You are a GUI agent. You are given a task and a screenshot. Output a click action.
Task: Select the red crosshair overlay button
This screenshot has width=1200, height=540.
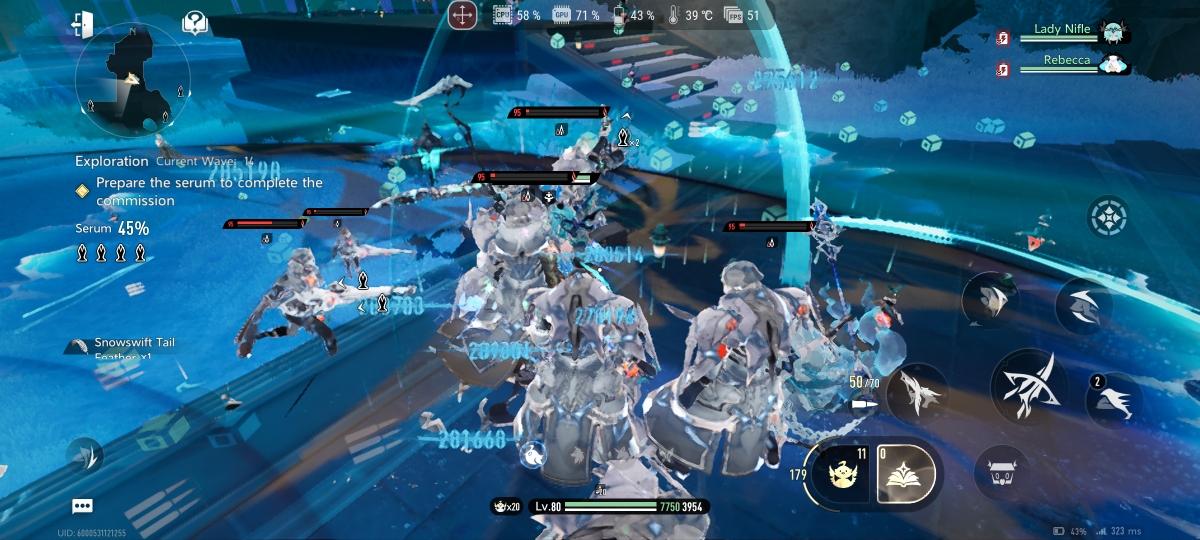click(462, 15)
